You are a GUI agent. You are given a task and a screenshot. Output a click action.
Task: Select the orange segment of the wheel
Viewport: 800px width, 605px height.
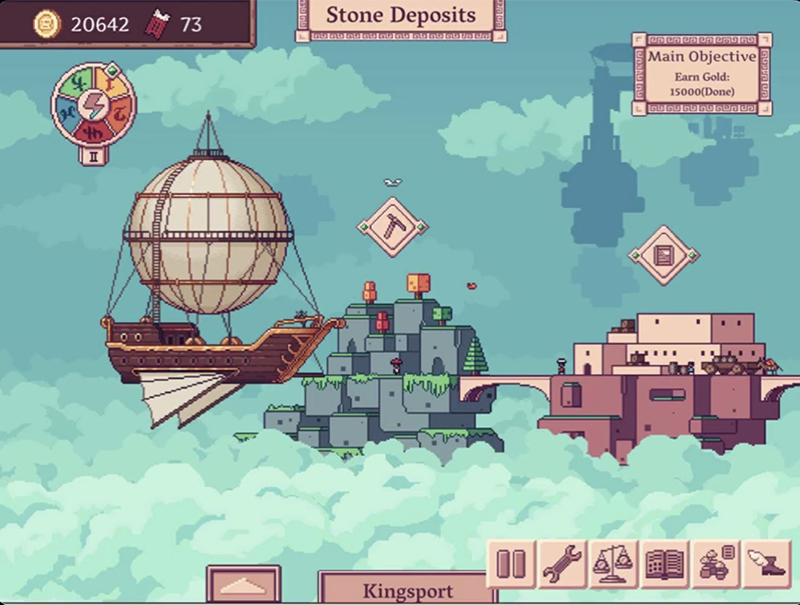click(119, 112)
